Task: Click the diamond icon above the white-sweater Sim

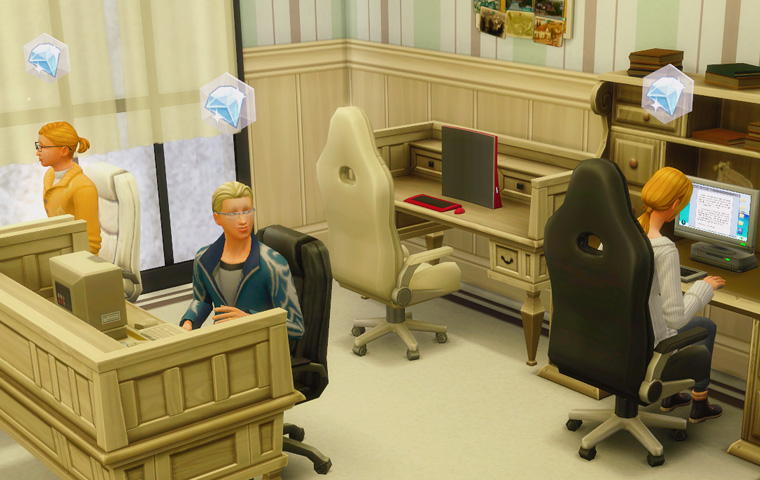Action: click(667, 95)
